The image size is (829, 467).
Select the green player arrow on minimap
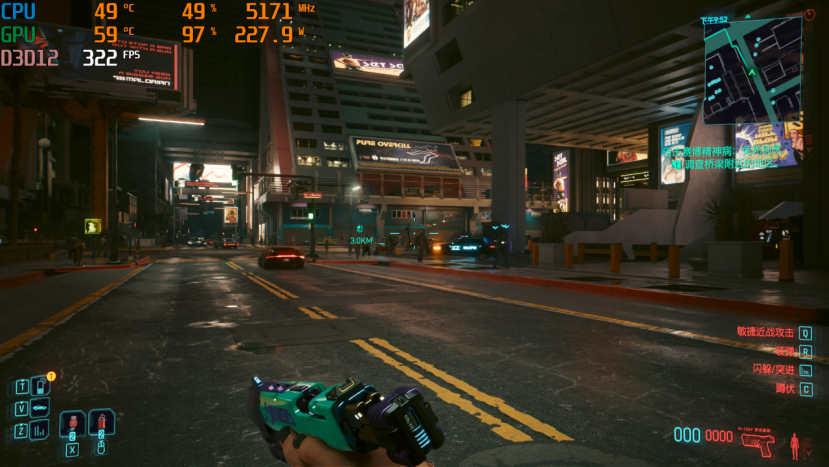tap(753, 74)
